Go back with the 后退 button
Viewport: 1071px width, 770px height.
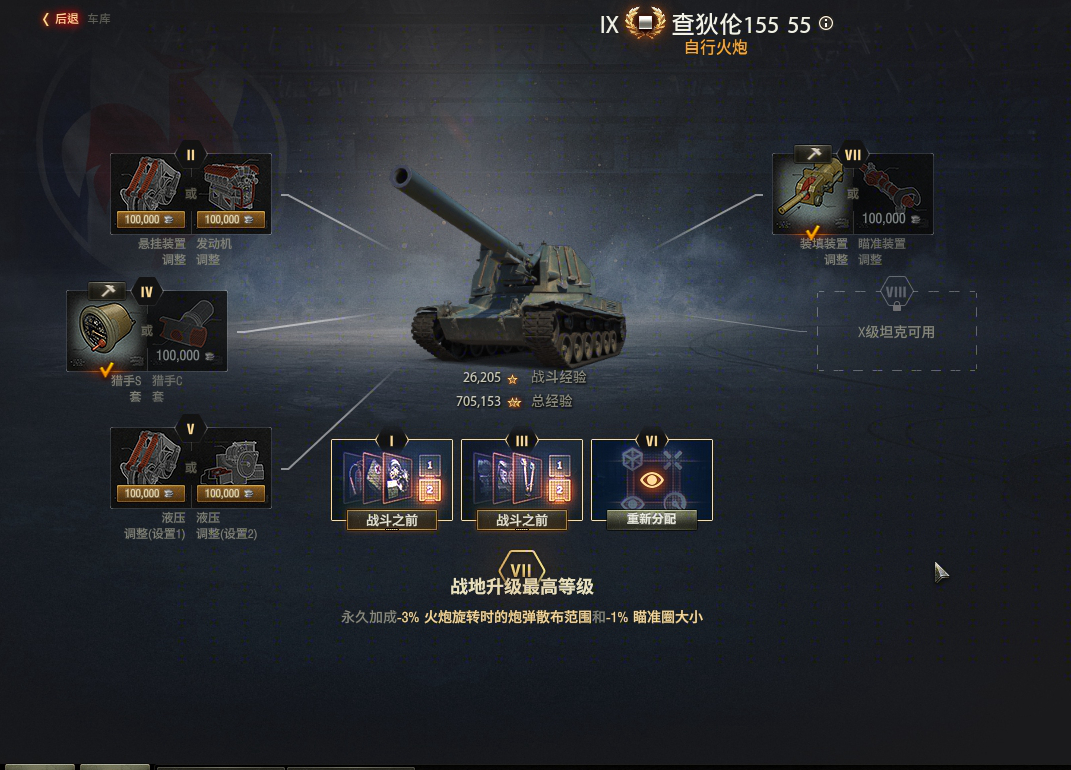tap(61, 19)
